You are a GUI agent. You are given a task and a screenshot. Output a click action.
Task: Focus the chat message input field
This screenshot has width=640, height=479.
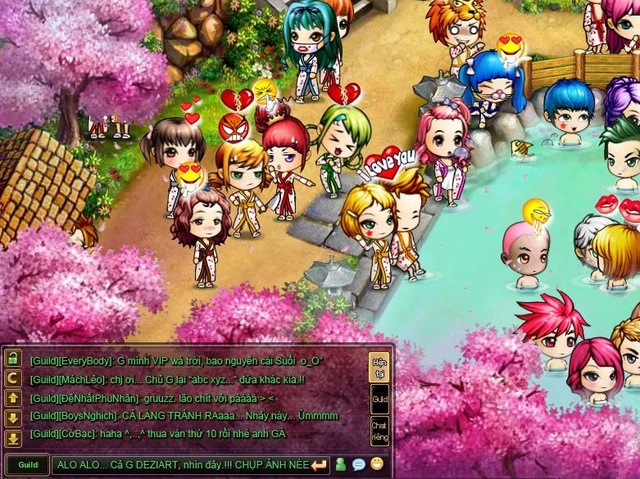[180, 465]
